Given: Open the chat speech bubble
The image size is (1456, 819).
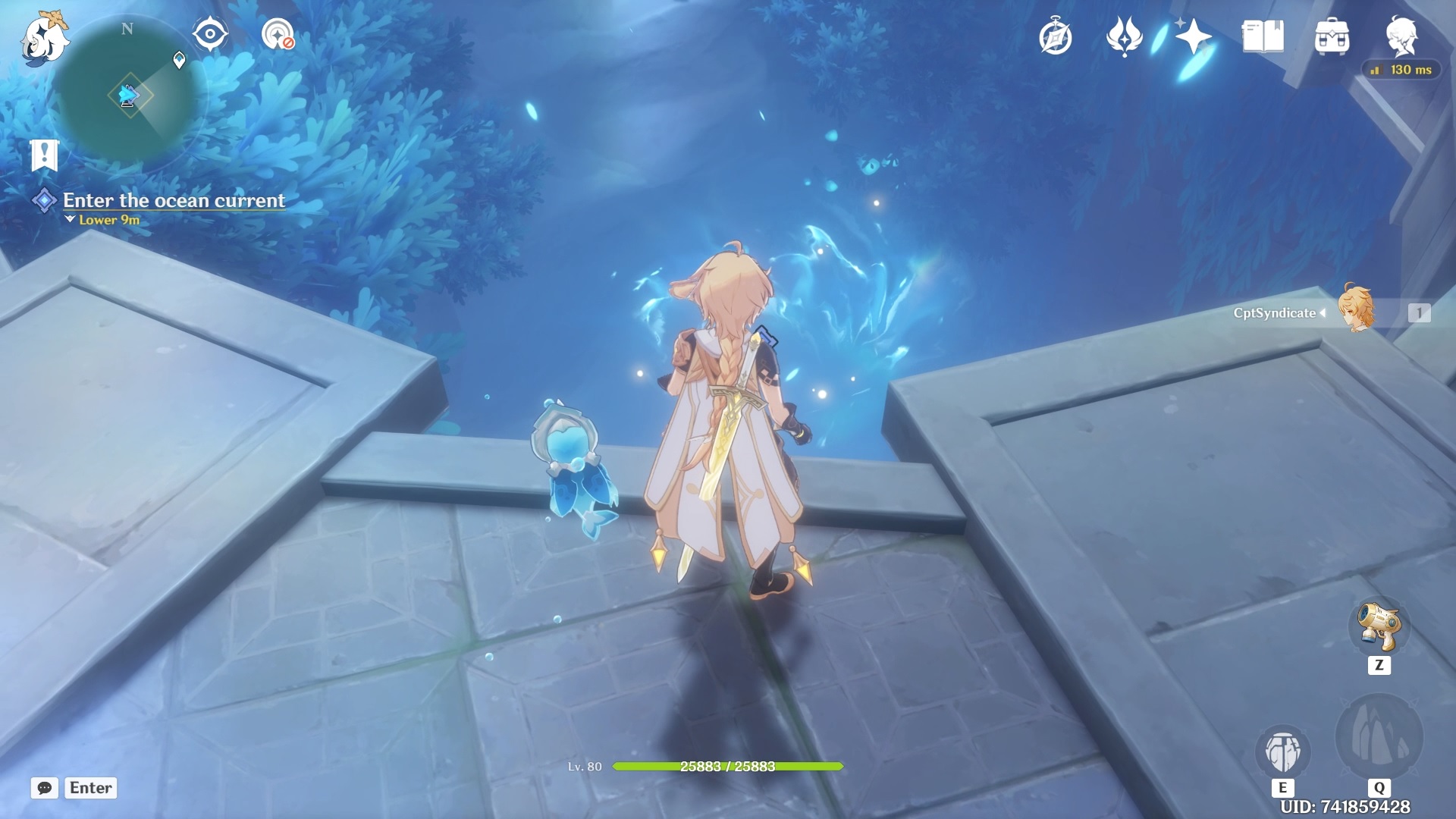Looking at the screenshot, I should point(45,788).
